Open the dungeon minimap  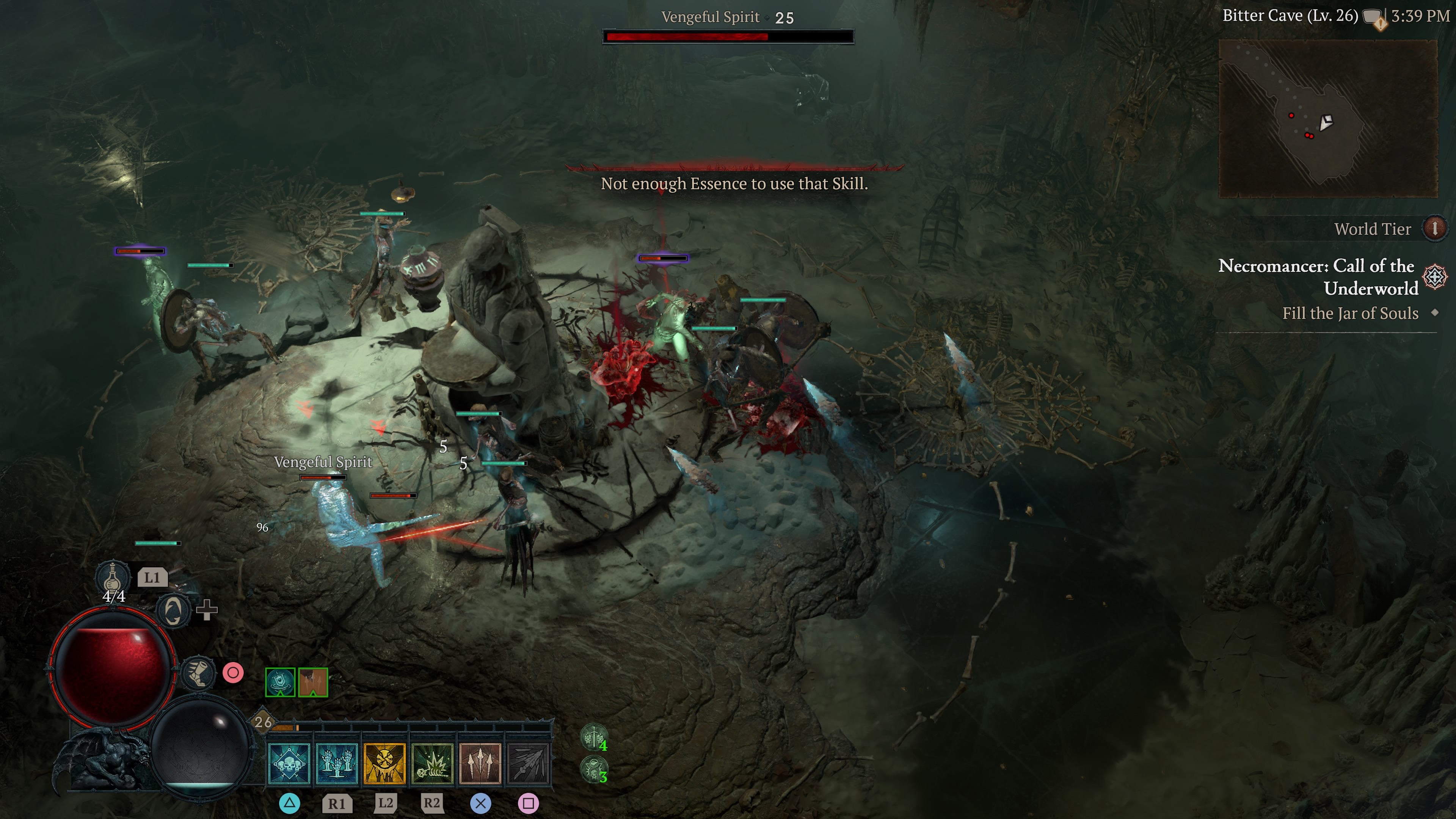(x=1328, y=118)
